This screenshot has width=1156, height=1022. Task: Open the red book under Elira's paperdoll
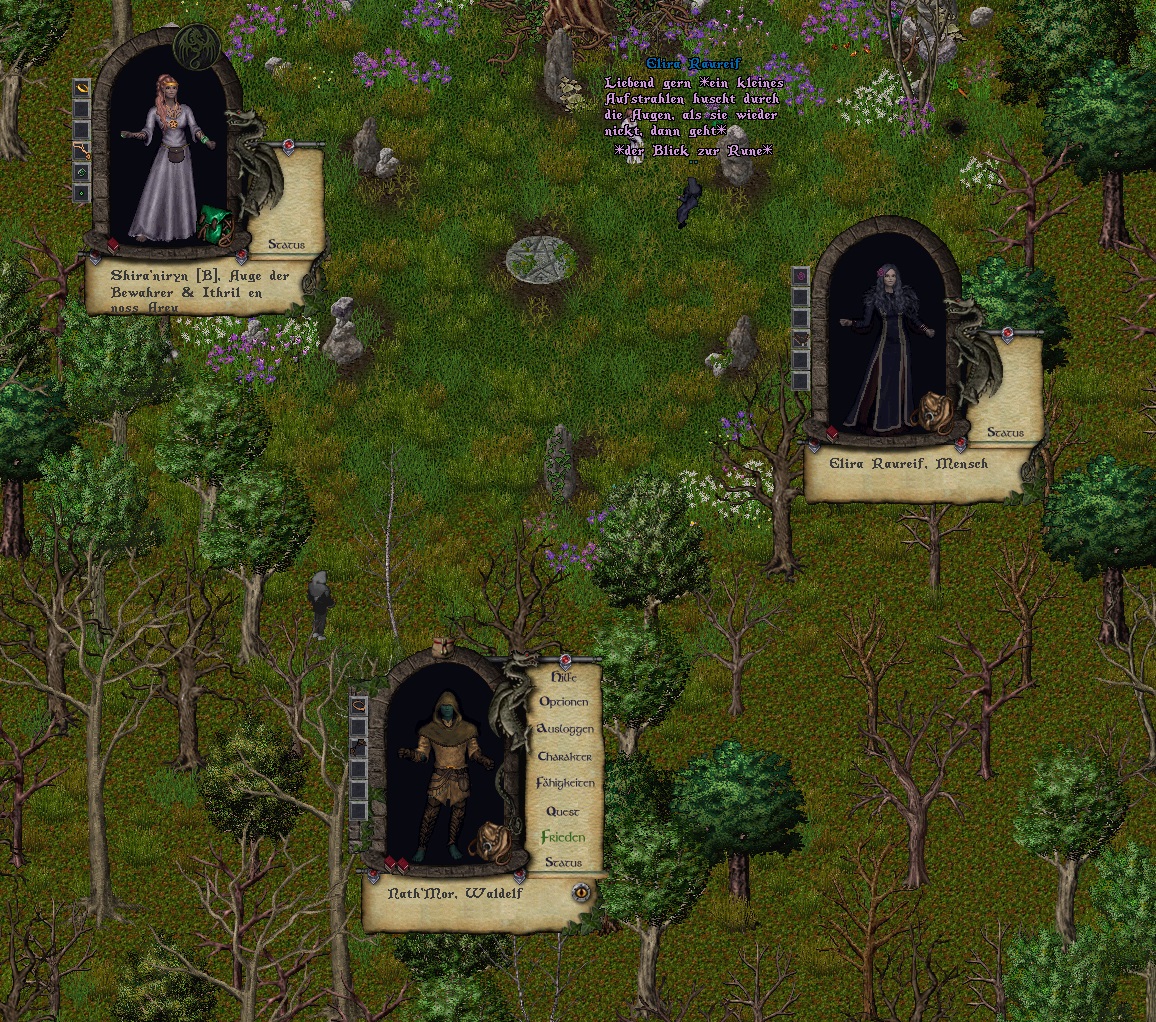(x=831, y=433)
